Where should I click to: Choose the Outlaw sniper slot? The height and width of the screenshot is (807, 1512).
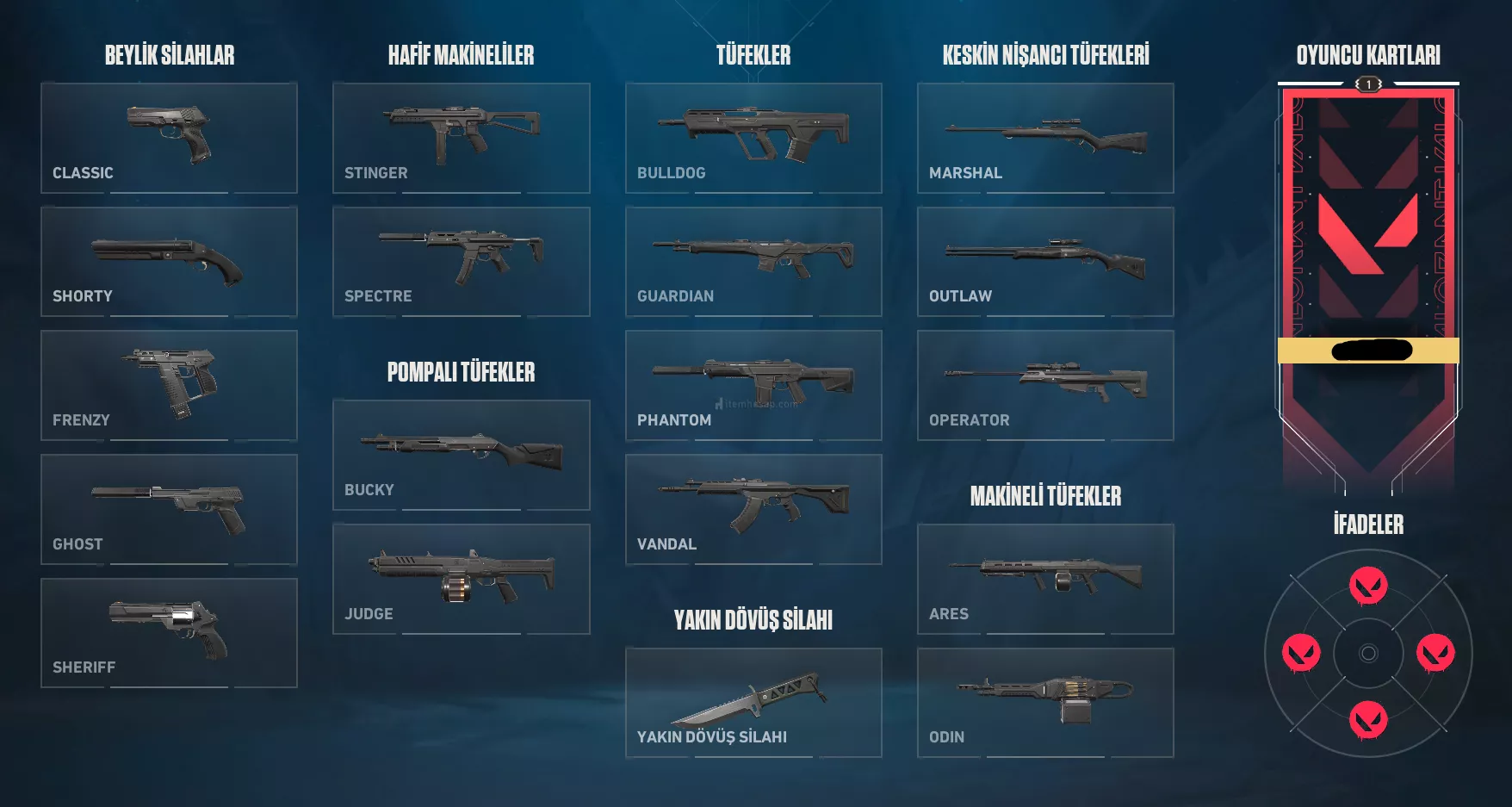point(1045,261)
